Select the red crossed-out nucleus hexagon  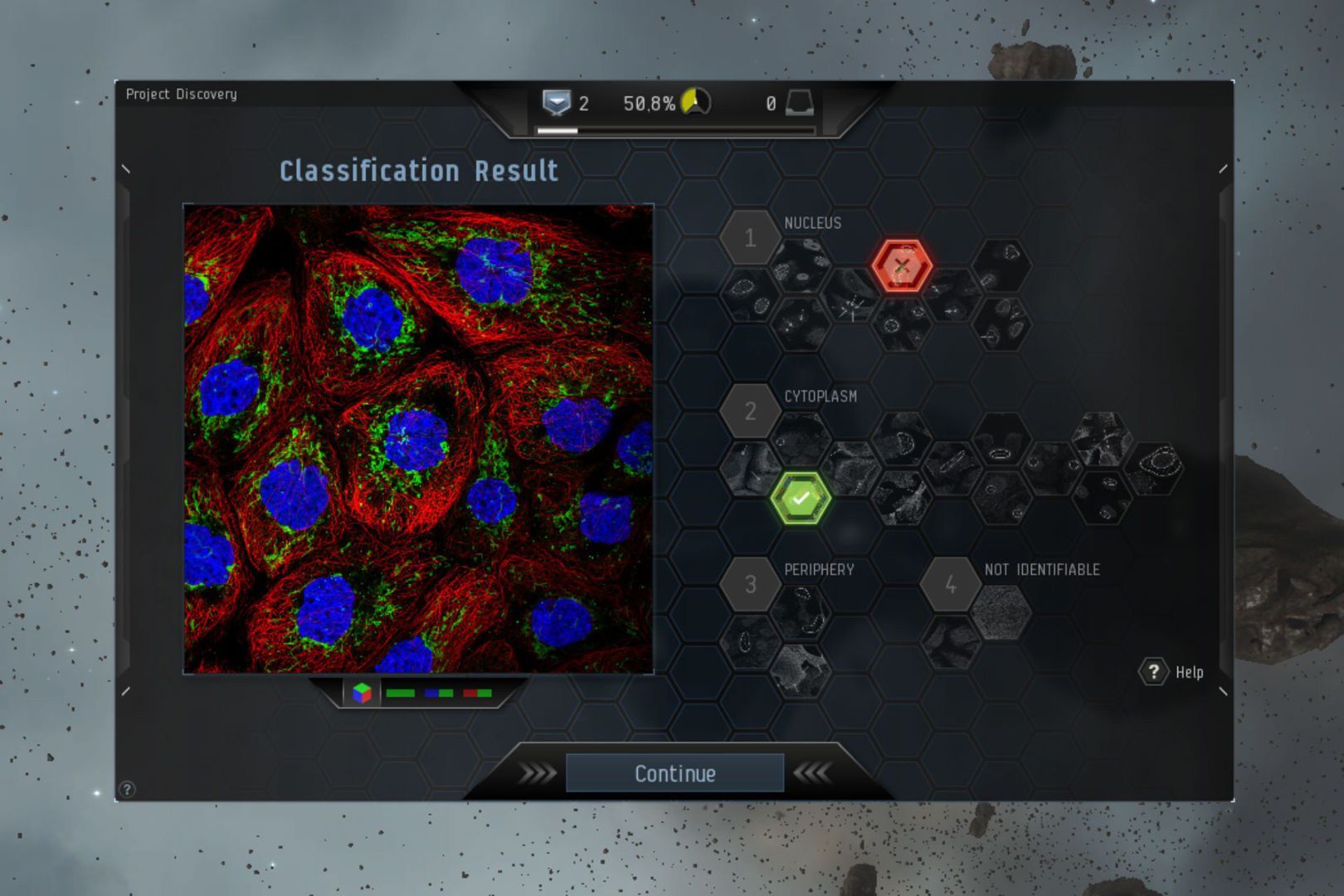coord(902,266)
